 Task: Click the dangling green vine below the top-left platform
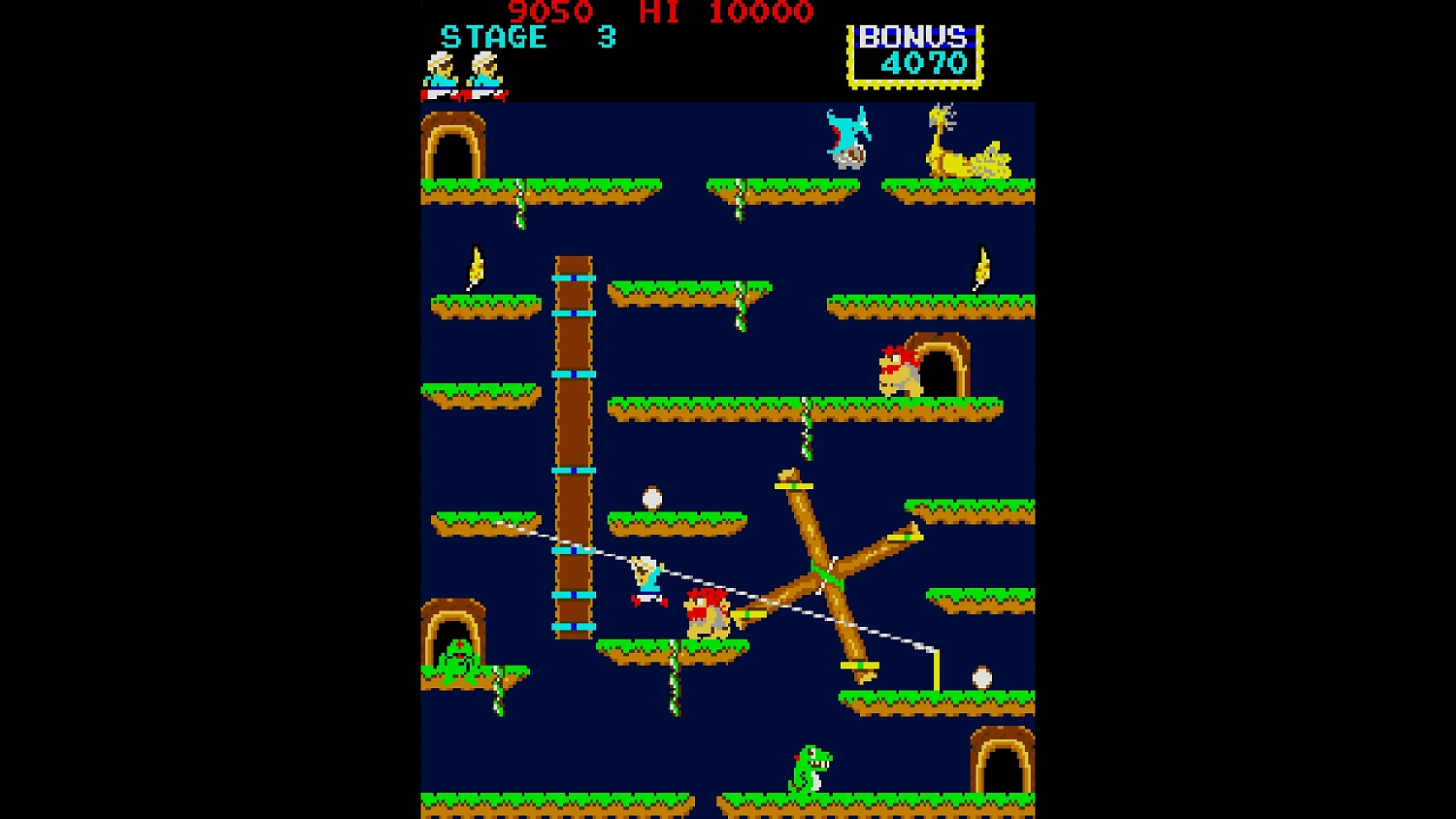coord(521,212)
